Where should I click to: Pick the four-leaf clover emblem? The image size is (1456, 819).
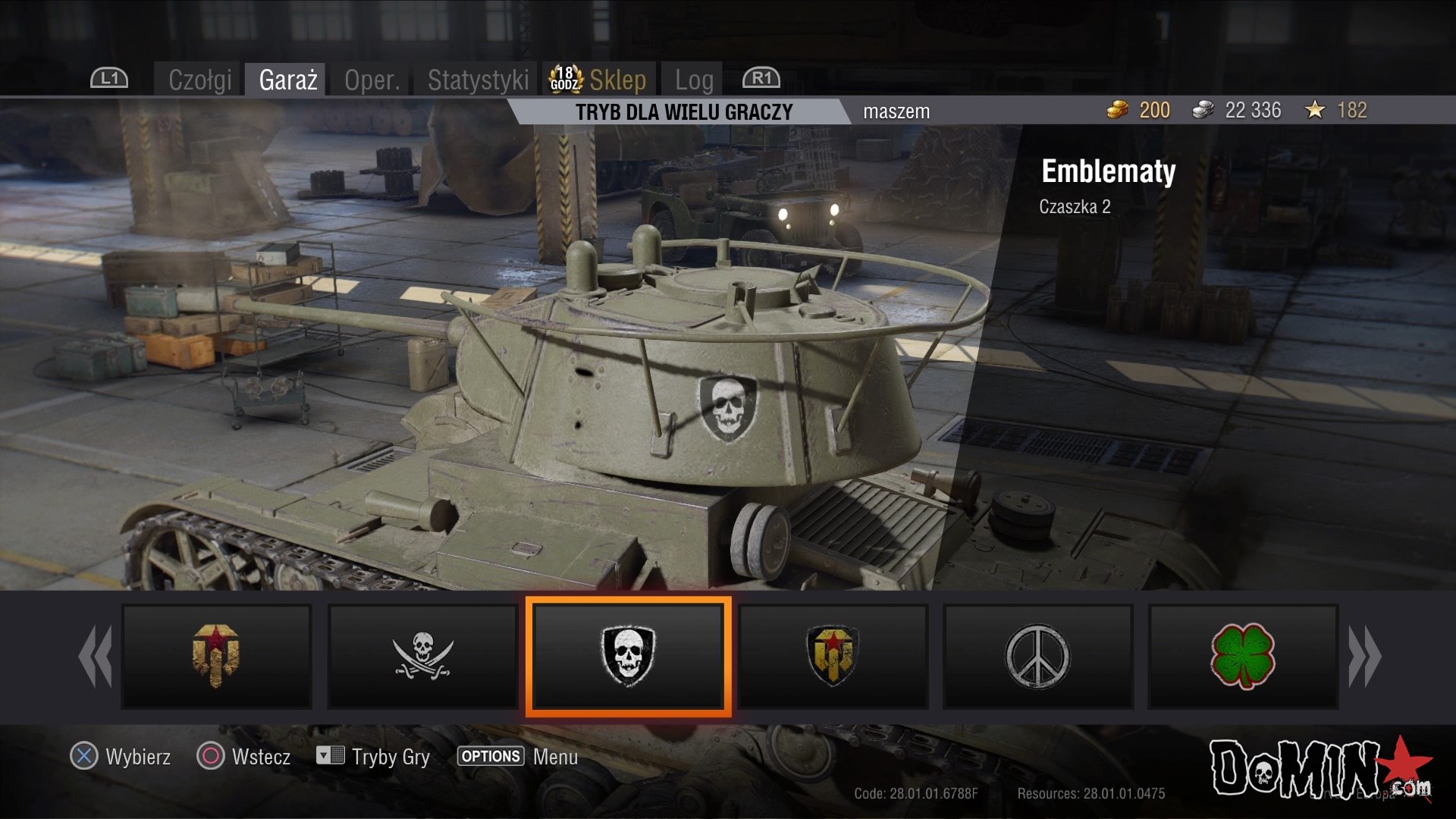pos(1243,657)
